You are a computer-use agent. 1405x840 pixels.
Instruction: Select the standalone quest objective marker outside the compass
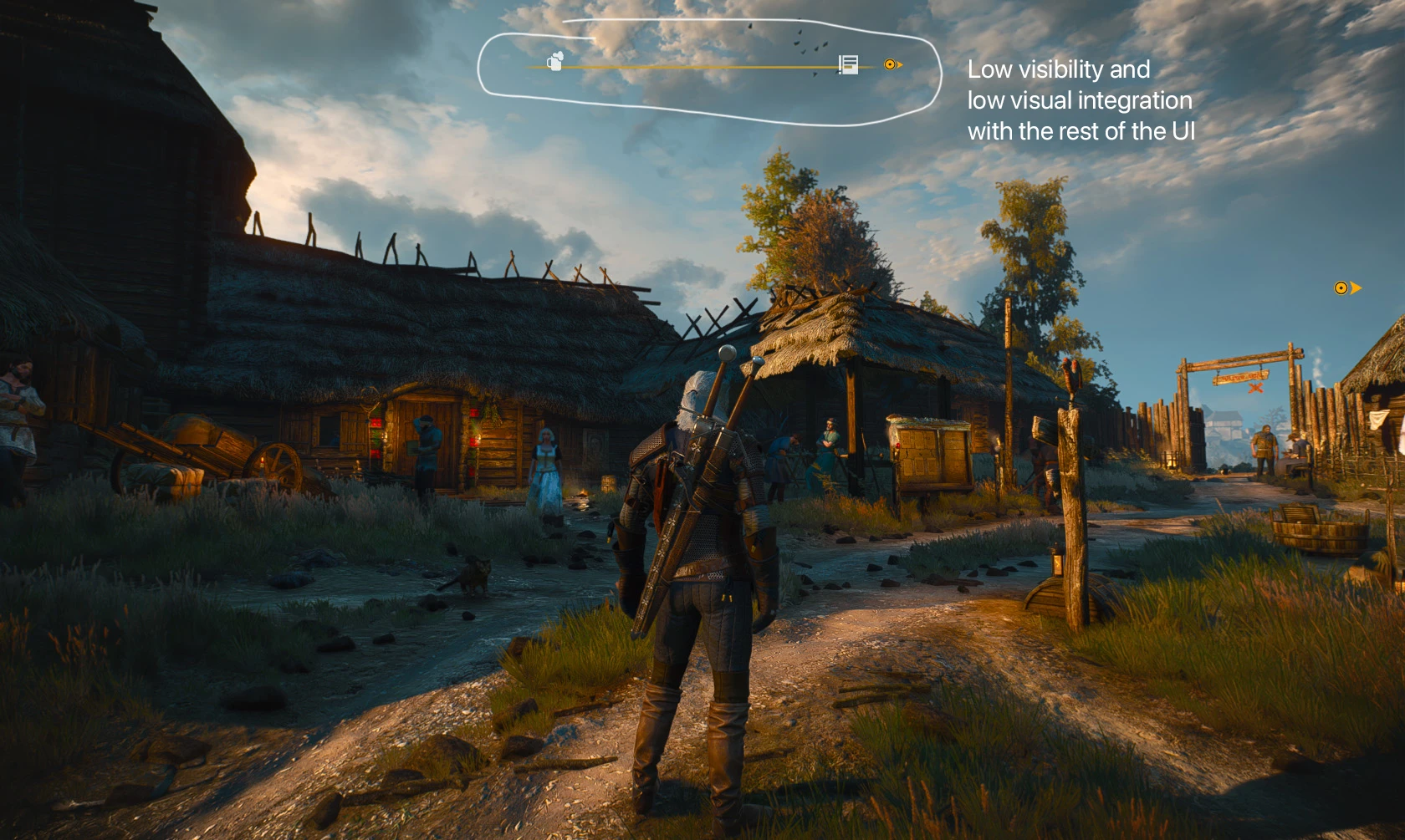[x=1345, y=288]
